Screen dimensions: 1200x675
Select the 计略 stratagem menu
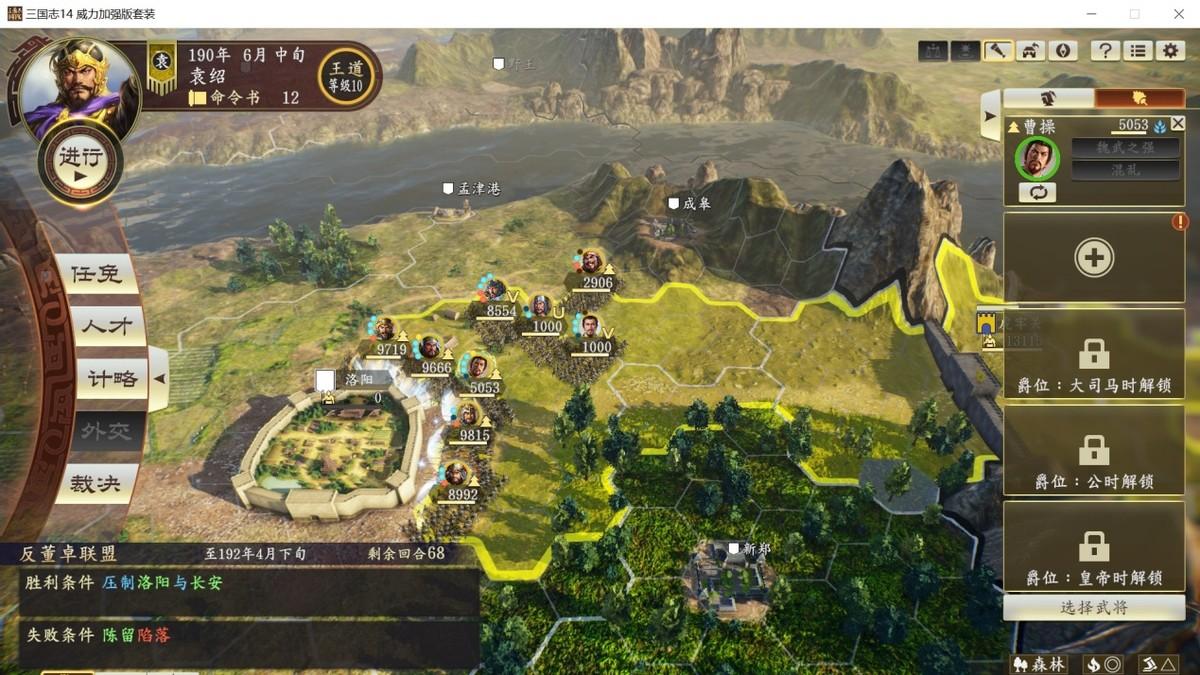coord(108,379)
